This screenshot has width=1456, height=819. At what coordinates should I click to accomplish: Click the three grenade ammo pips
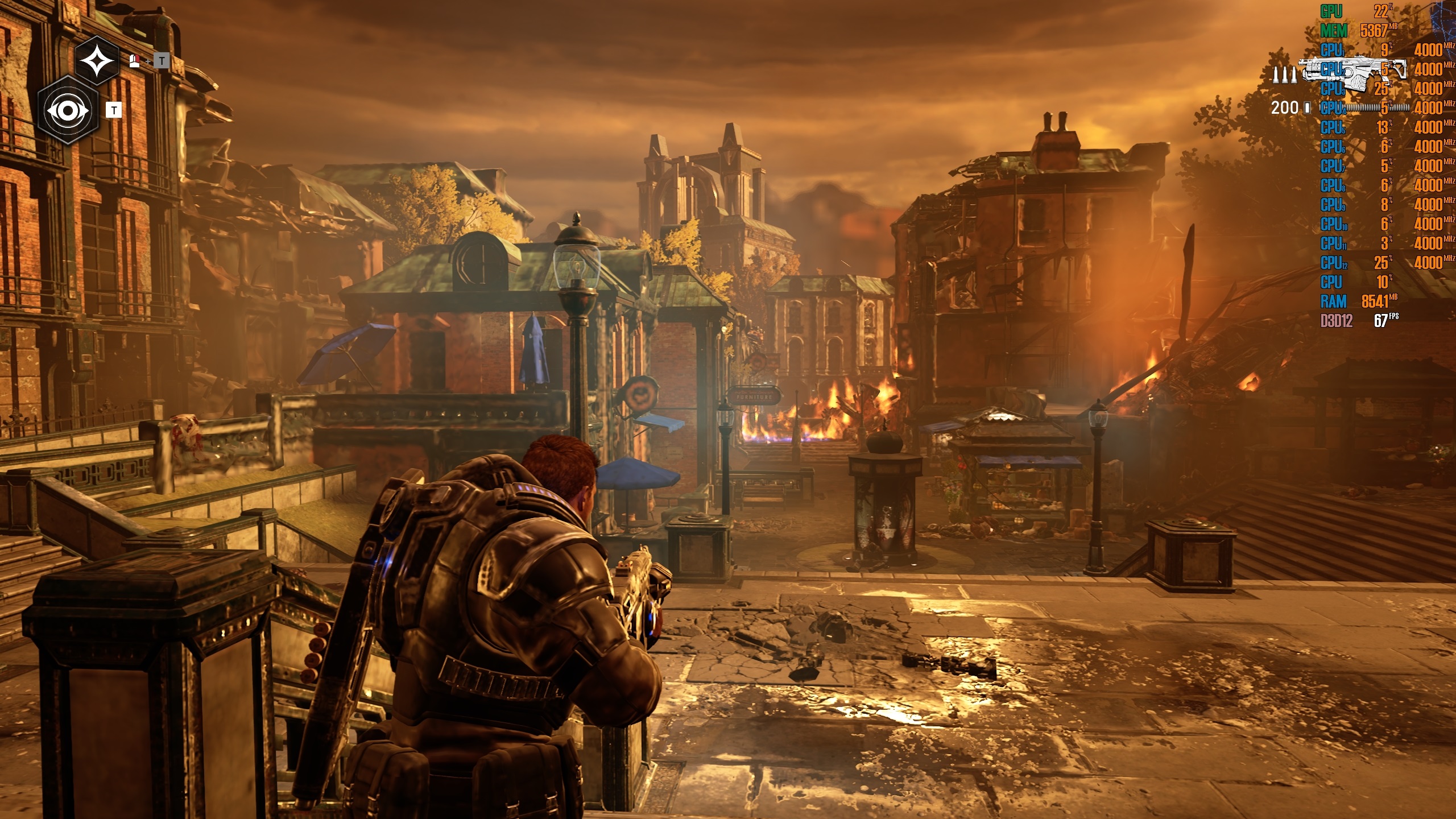[1284, 74]
